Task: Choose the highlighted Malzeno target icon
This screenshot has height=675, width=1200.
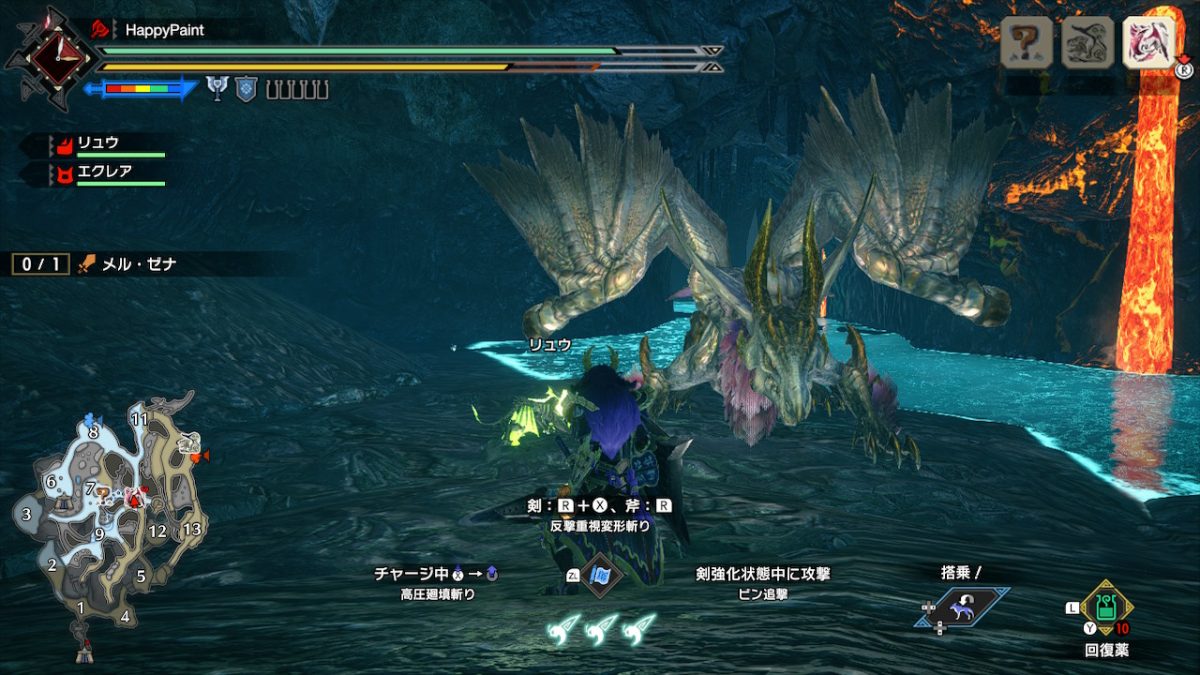Action: coord(1149,42)
